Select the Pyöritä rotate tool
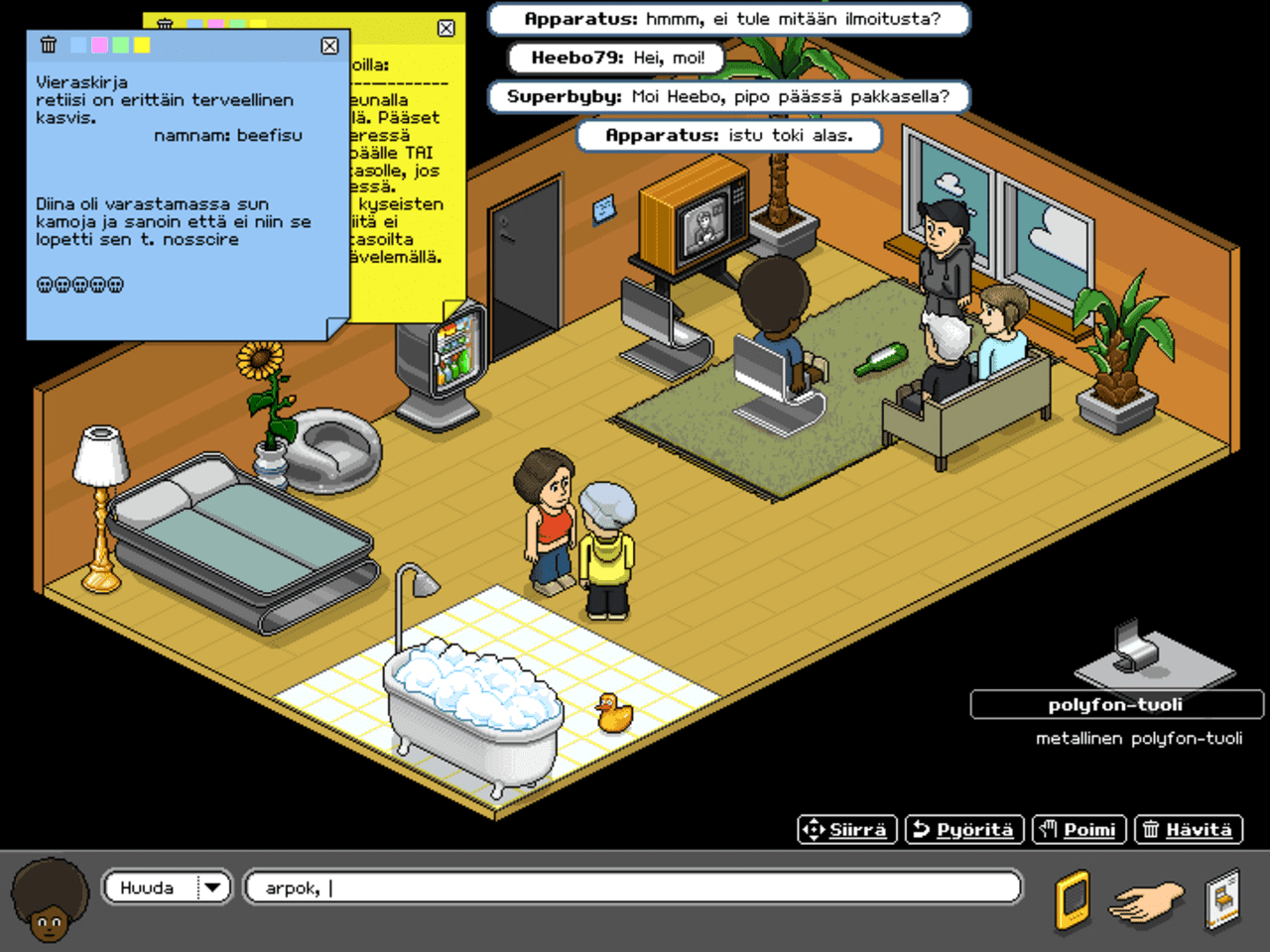Viewport: 1270px width, 952px height. click(963, 830)
